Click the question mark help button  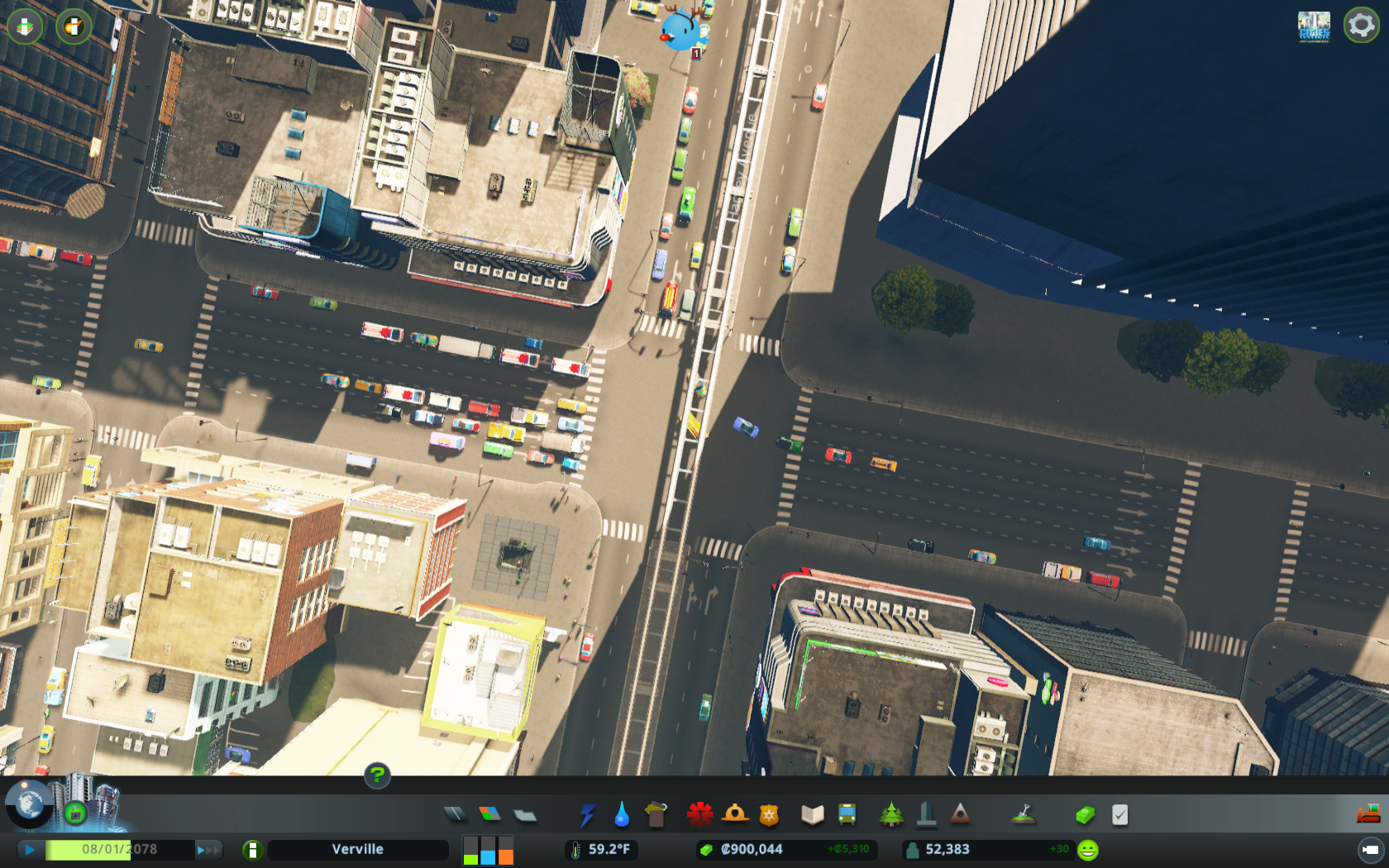[x=378, y=775]
